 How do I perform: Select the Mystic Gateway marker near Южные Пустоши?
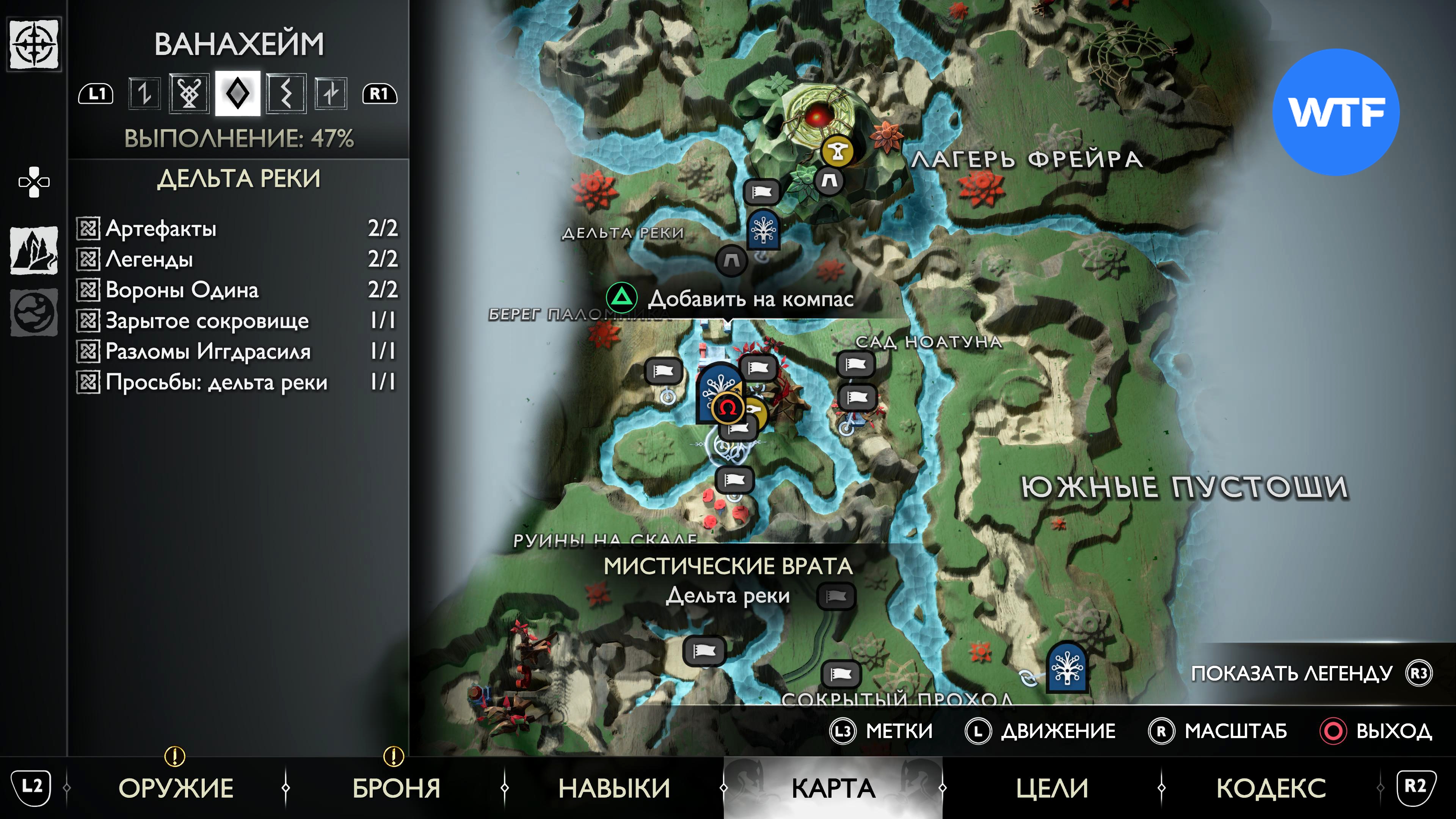click(x=1067, y=668)
